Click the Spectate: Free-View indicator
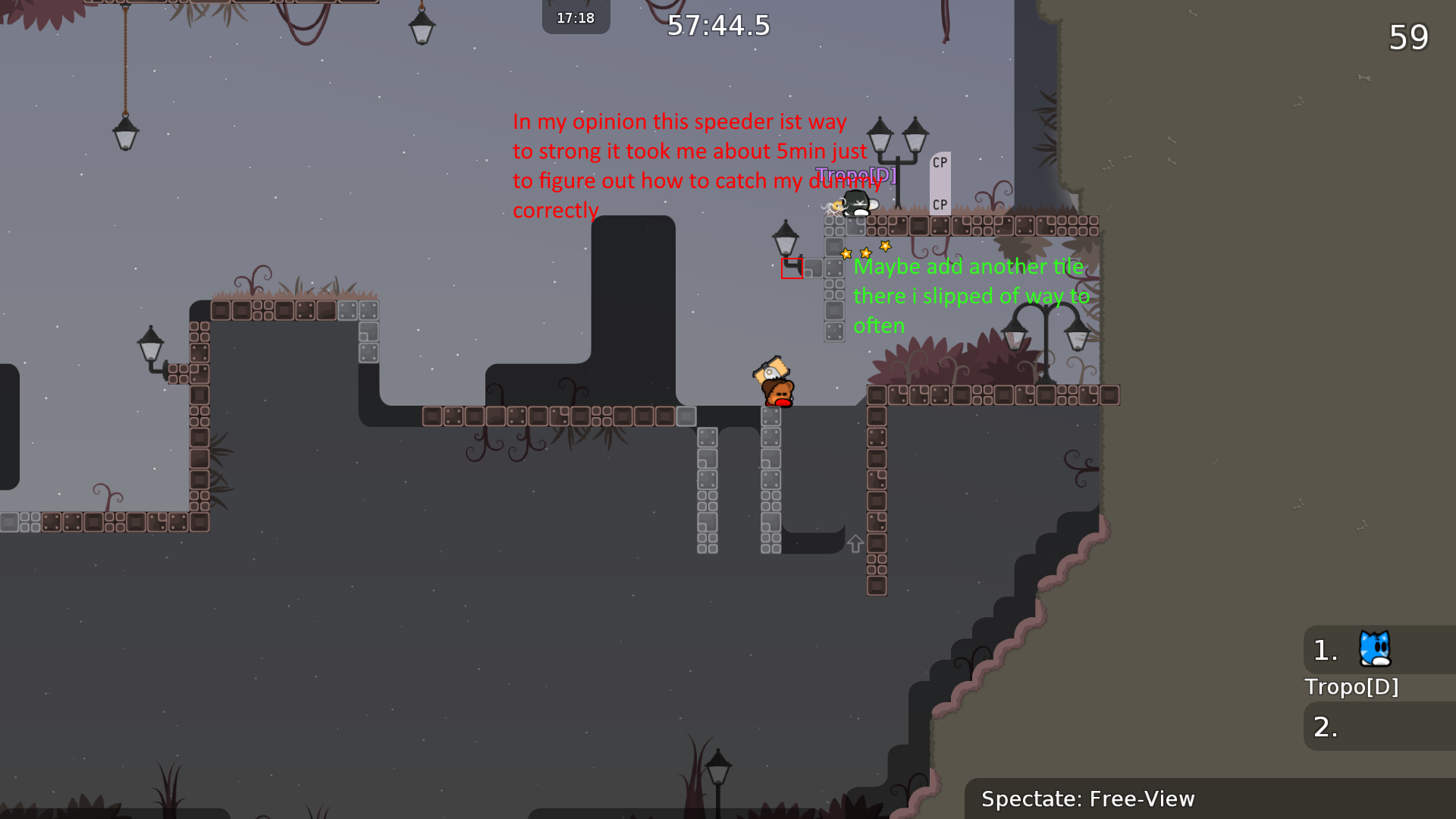 click(1087, 799)
